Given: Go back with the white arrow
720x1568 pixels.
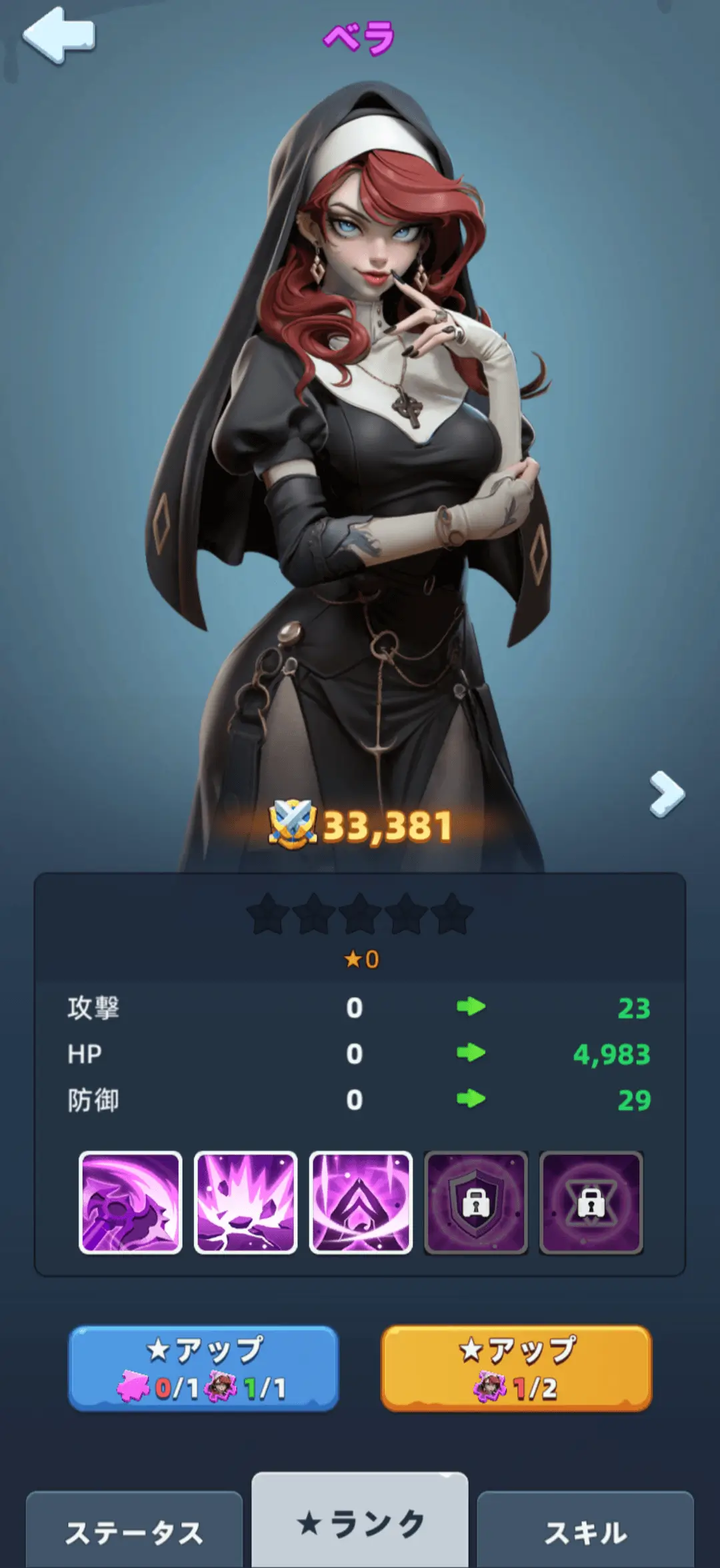Looking at the screenshot, I should point(59,35).
